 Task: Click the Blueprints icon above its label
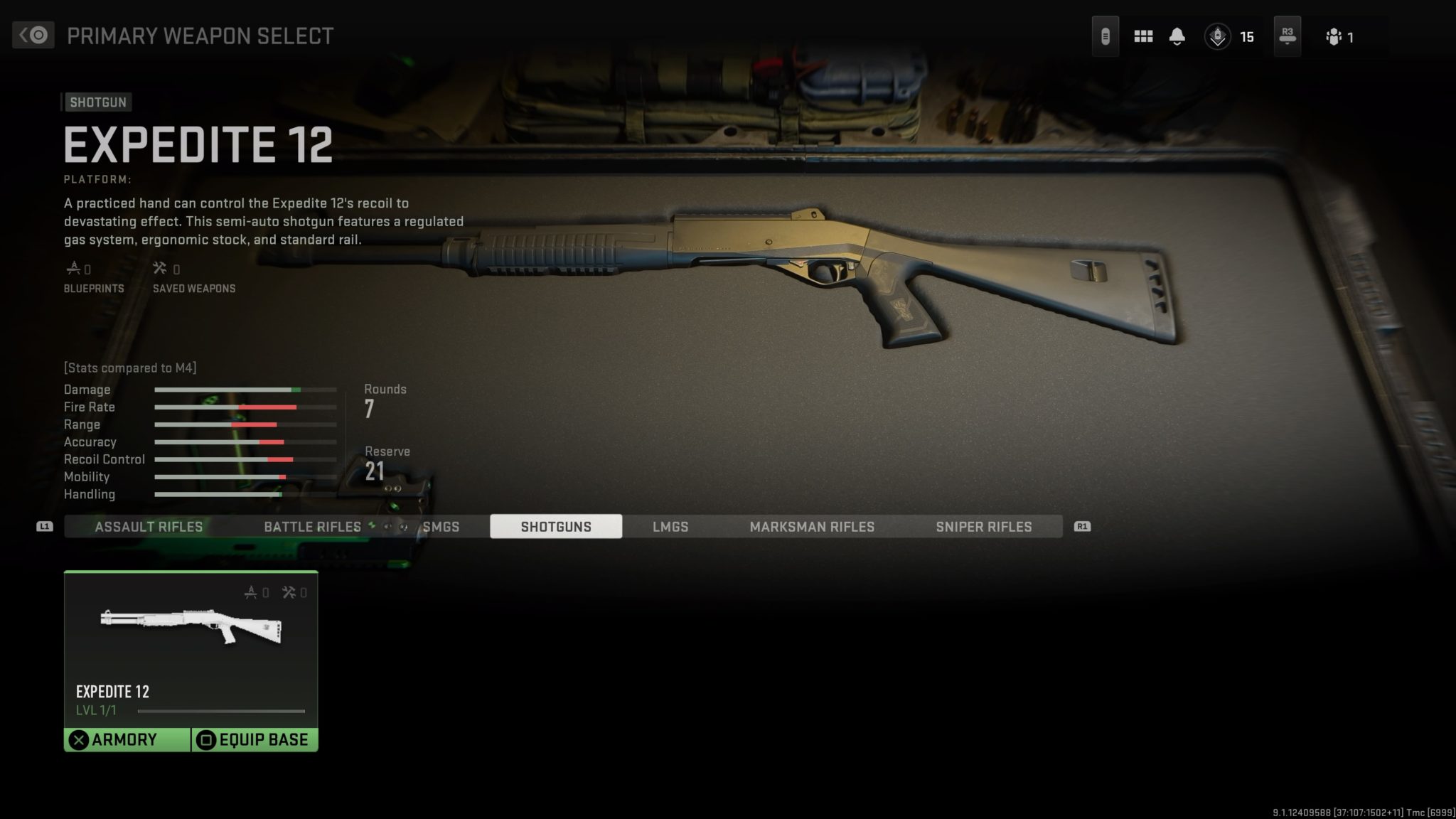click(x=74, y=268)
